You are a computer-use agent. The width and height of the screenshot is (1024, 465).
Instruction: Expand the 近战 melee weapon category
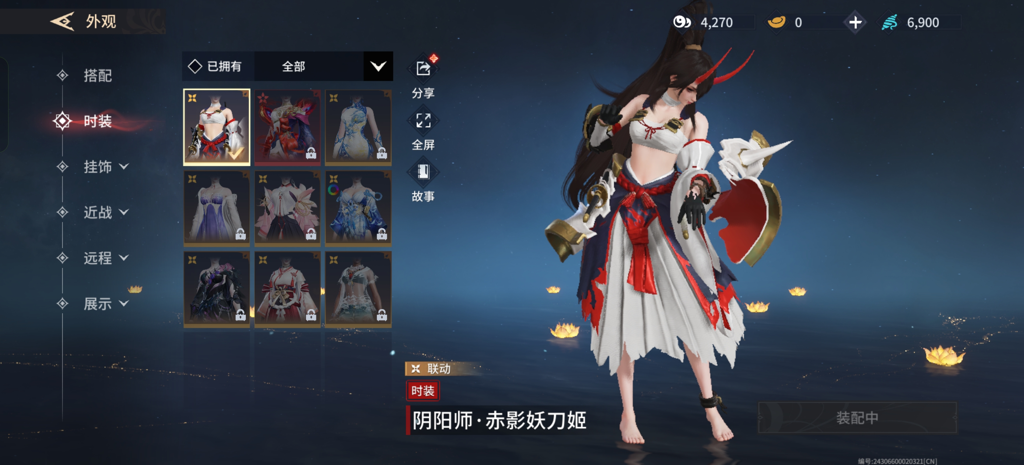(106, 212)
